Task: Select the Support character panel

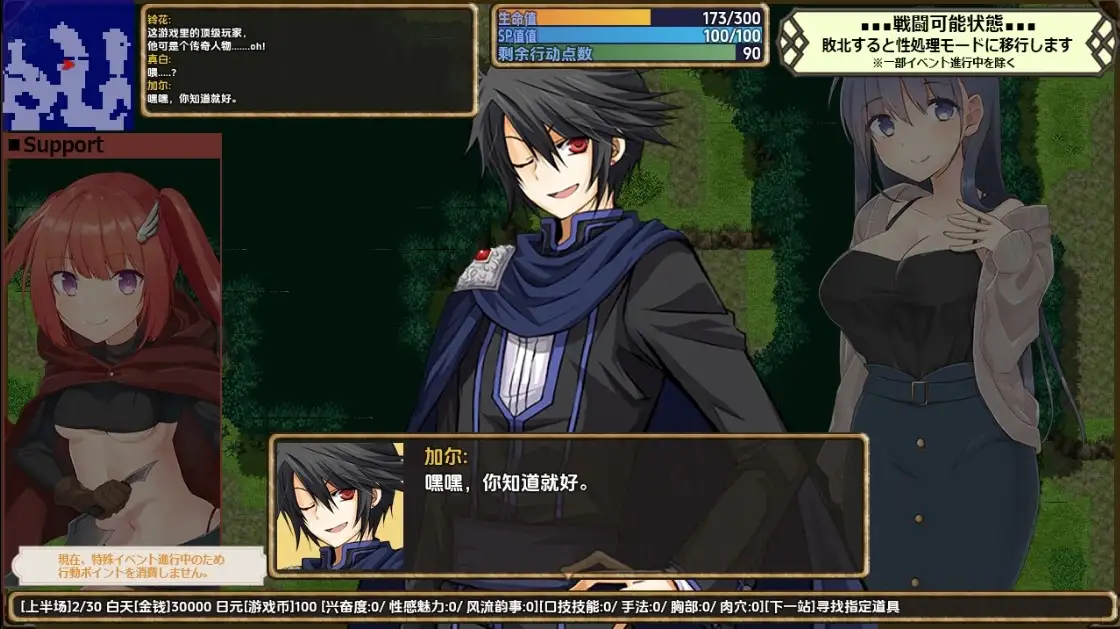Action: 112,340
